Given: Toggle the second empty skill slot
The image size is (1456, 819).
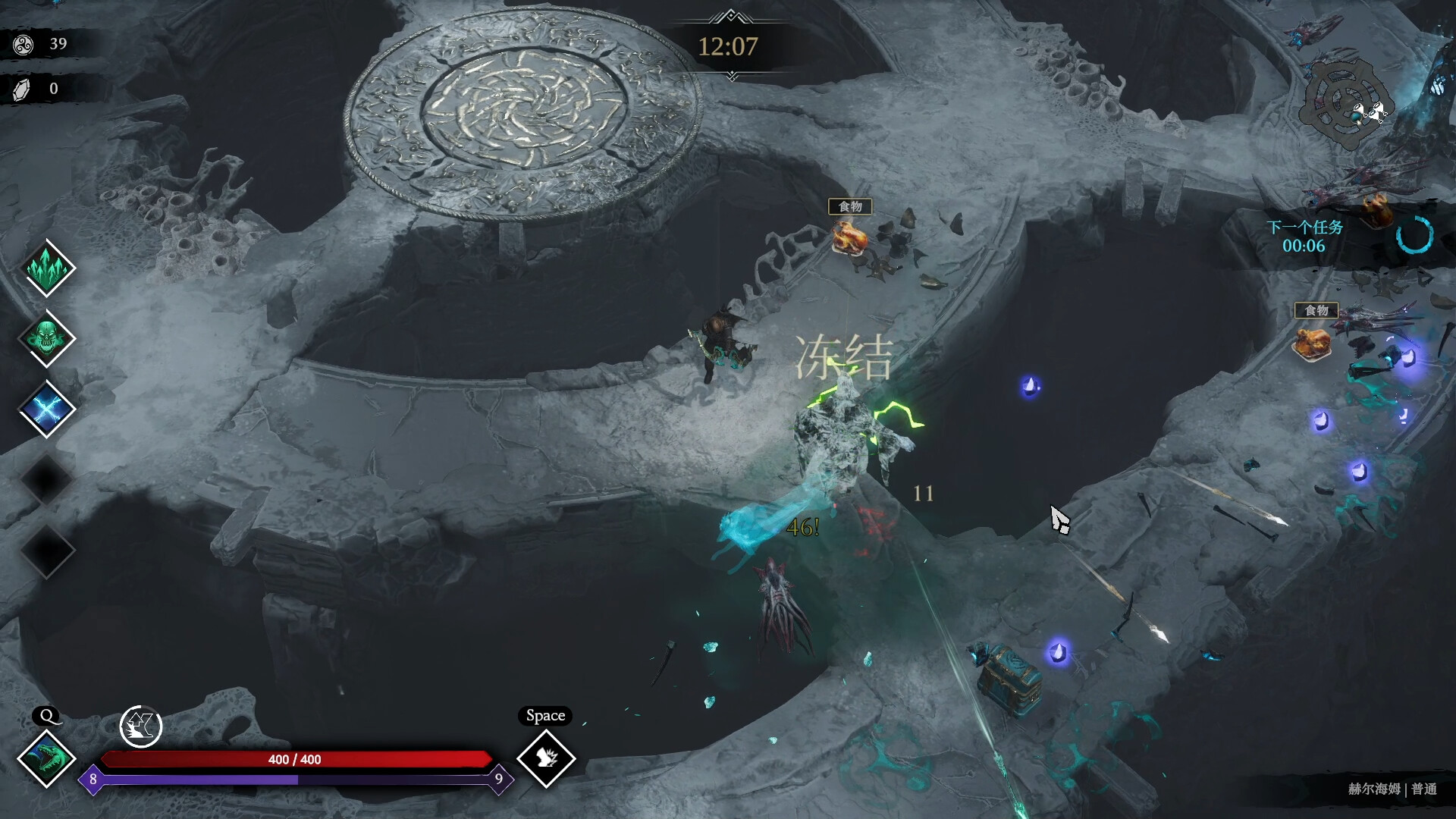Looking at the screenshot, I should [47, 551].
